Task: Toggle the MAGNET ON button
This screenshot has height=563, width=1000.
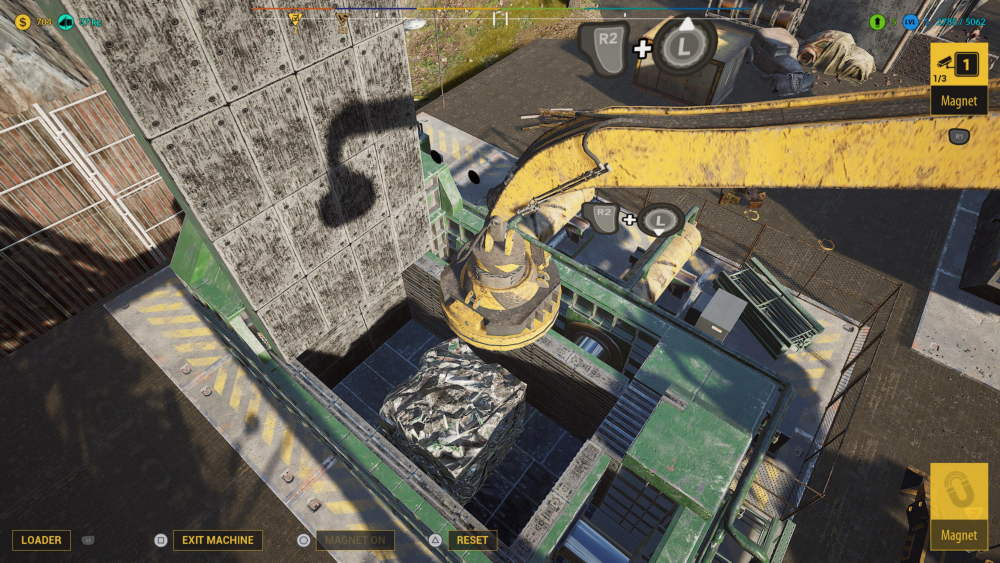Action: (355, 540)
